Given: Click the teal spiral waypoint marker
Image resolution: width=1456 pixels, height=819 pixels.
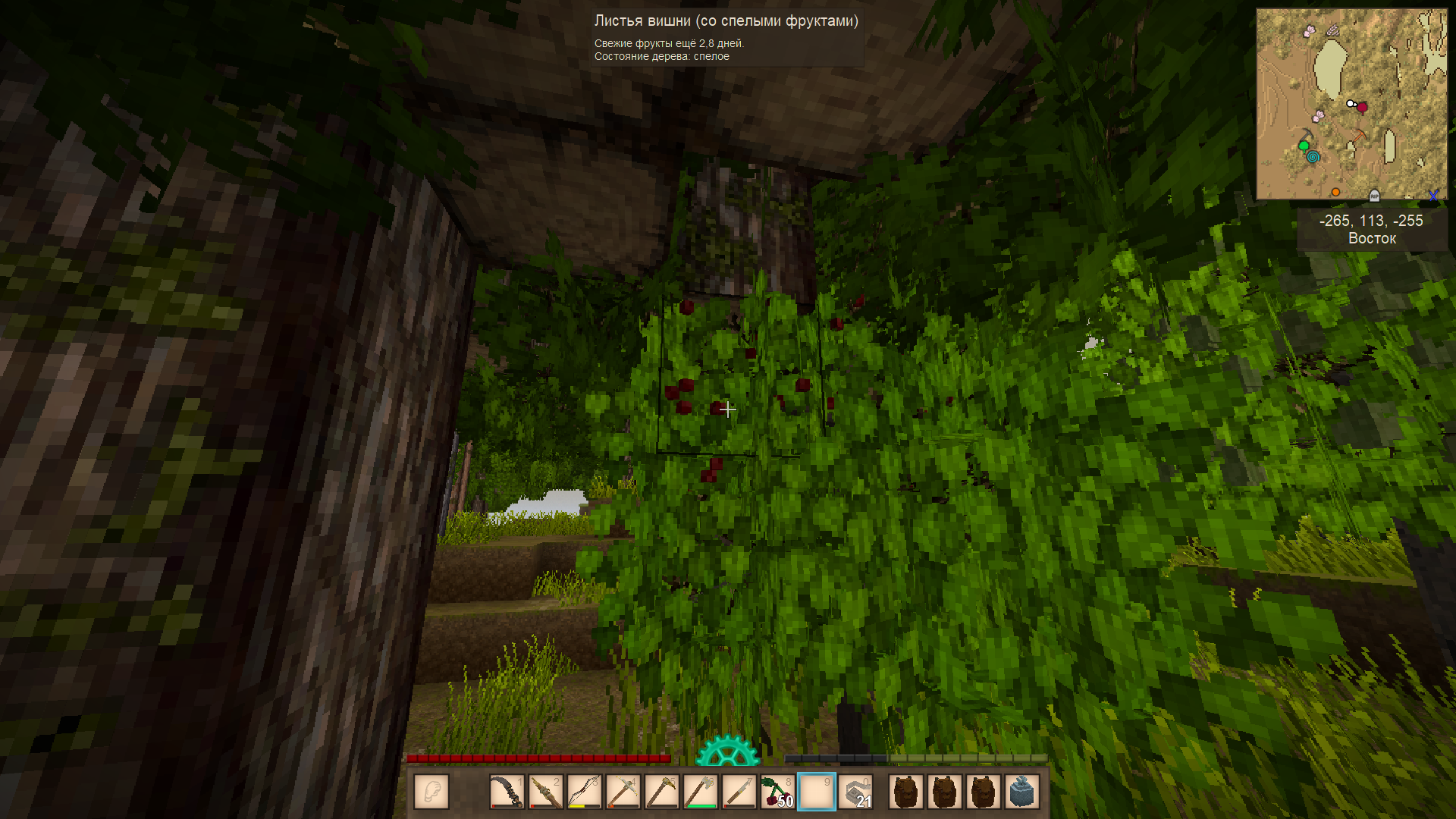Looking at the screenshot, I should coord(1313,157).
